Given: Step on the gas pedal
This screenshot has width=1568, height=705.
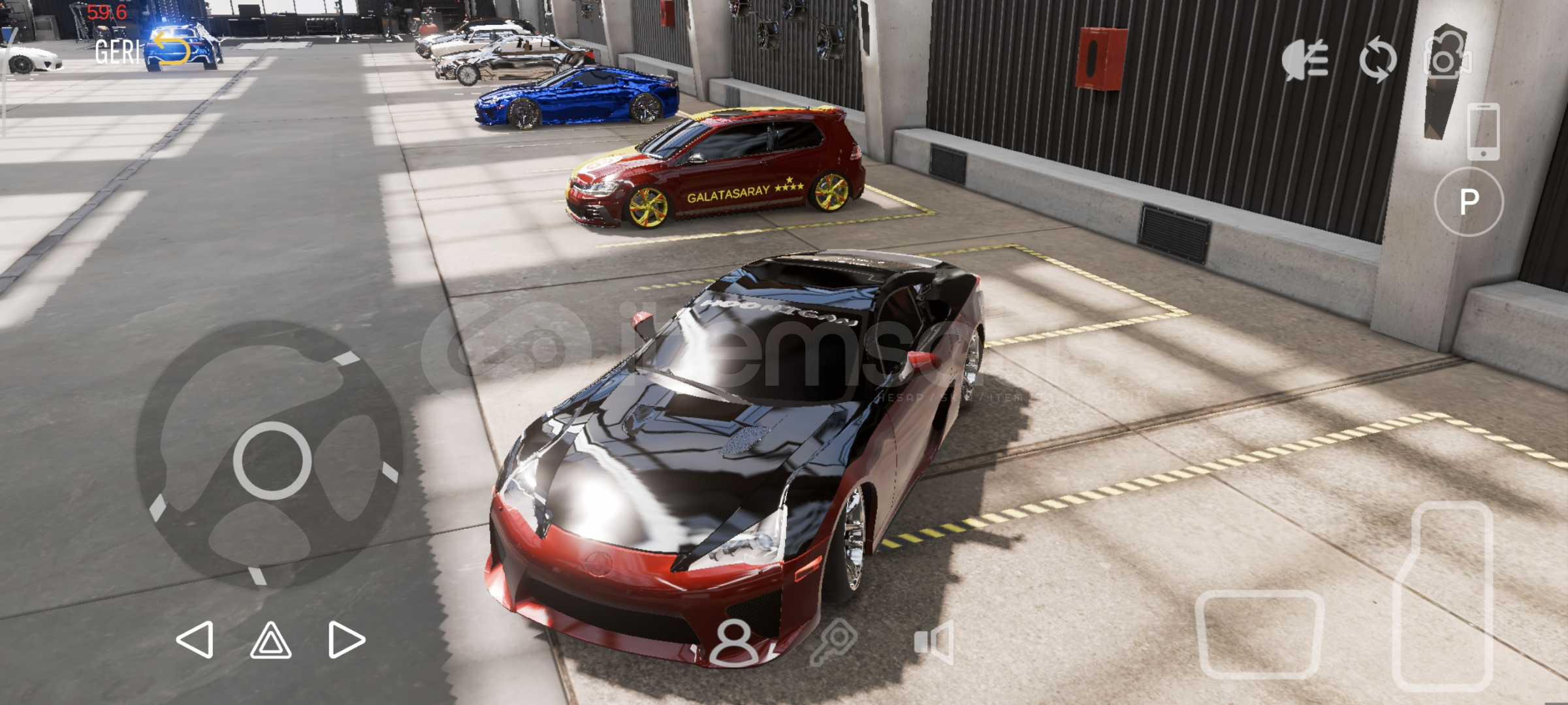Looking at the screenshot, I should coord(1445,594).
